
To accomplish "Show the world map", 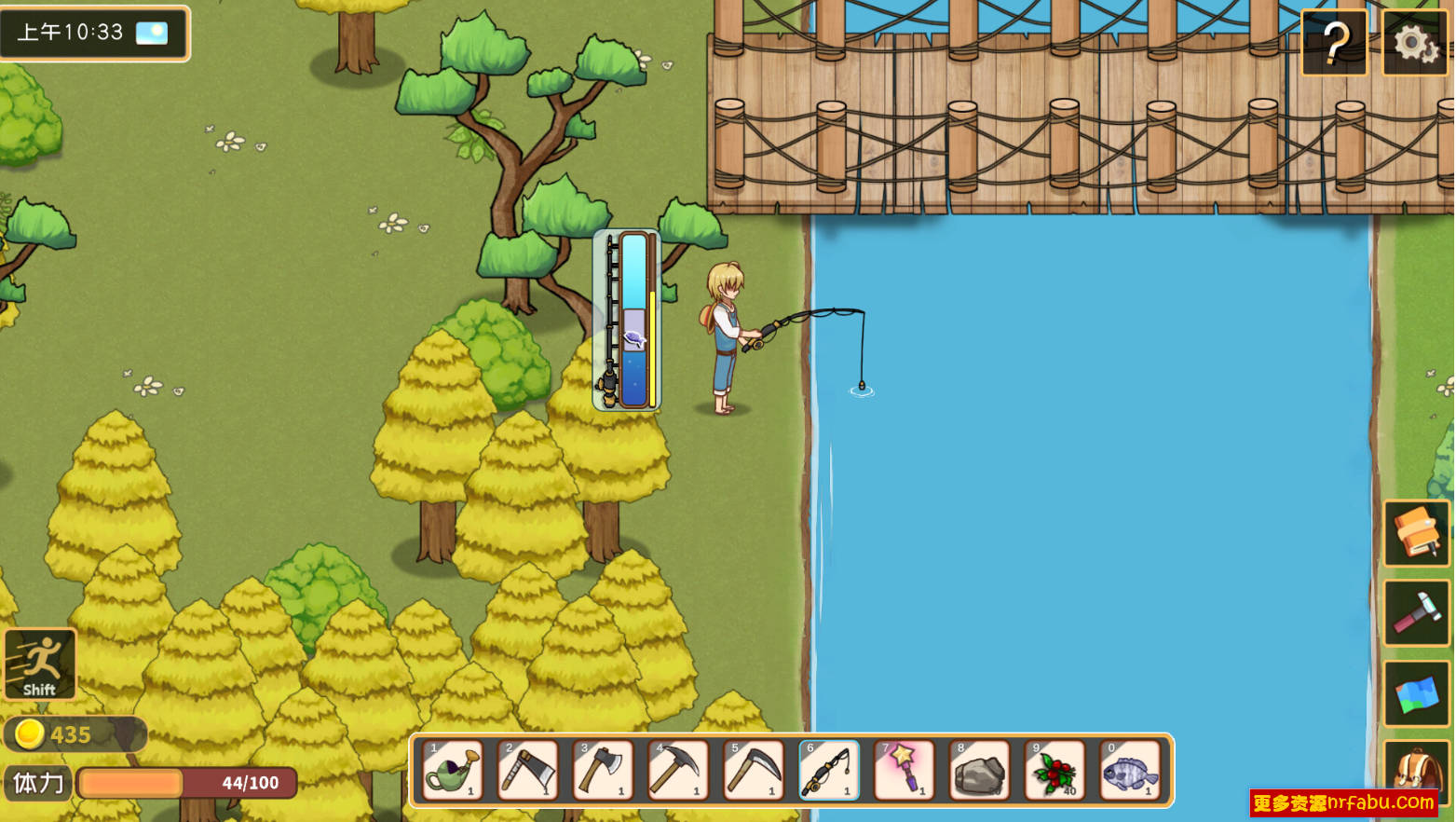I will click(x=1416, y=694).
